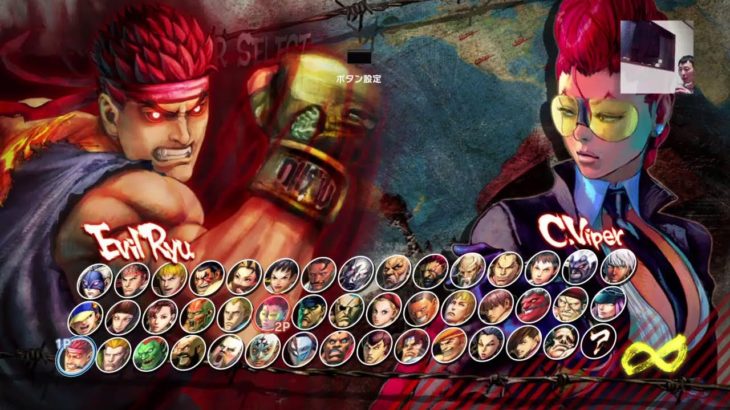
Task: Select the C. Viper portrait marked 2P
Action: point(270,312)
